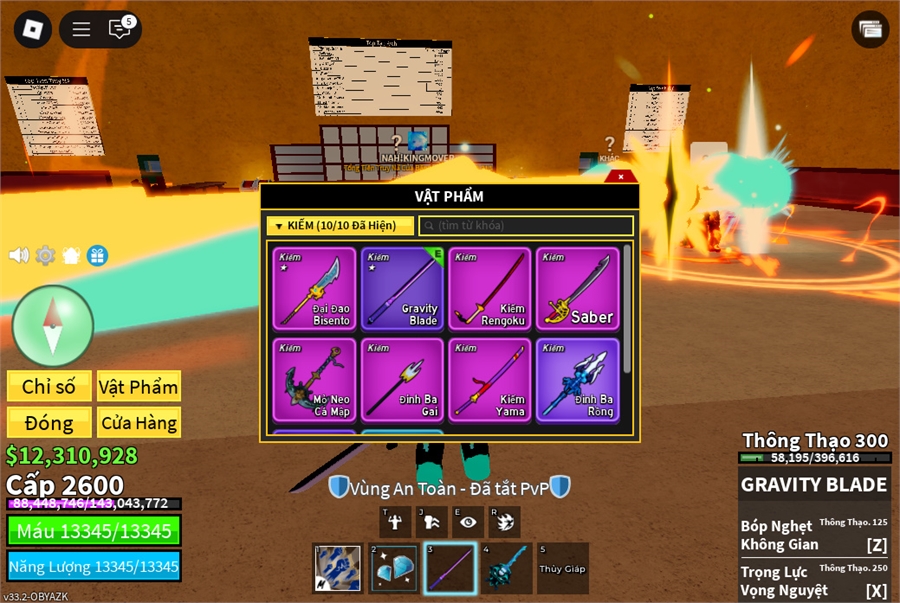This screenshot has height=603, width=900.
Task: Click the Đóng button
Action: point(49,422)
